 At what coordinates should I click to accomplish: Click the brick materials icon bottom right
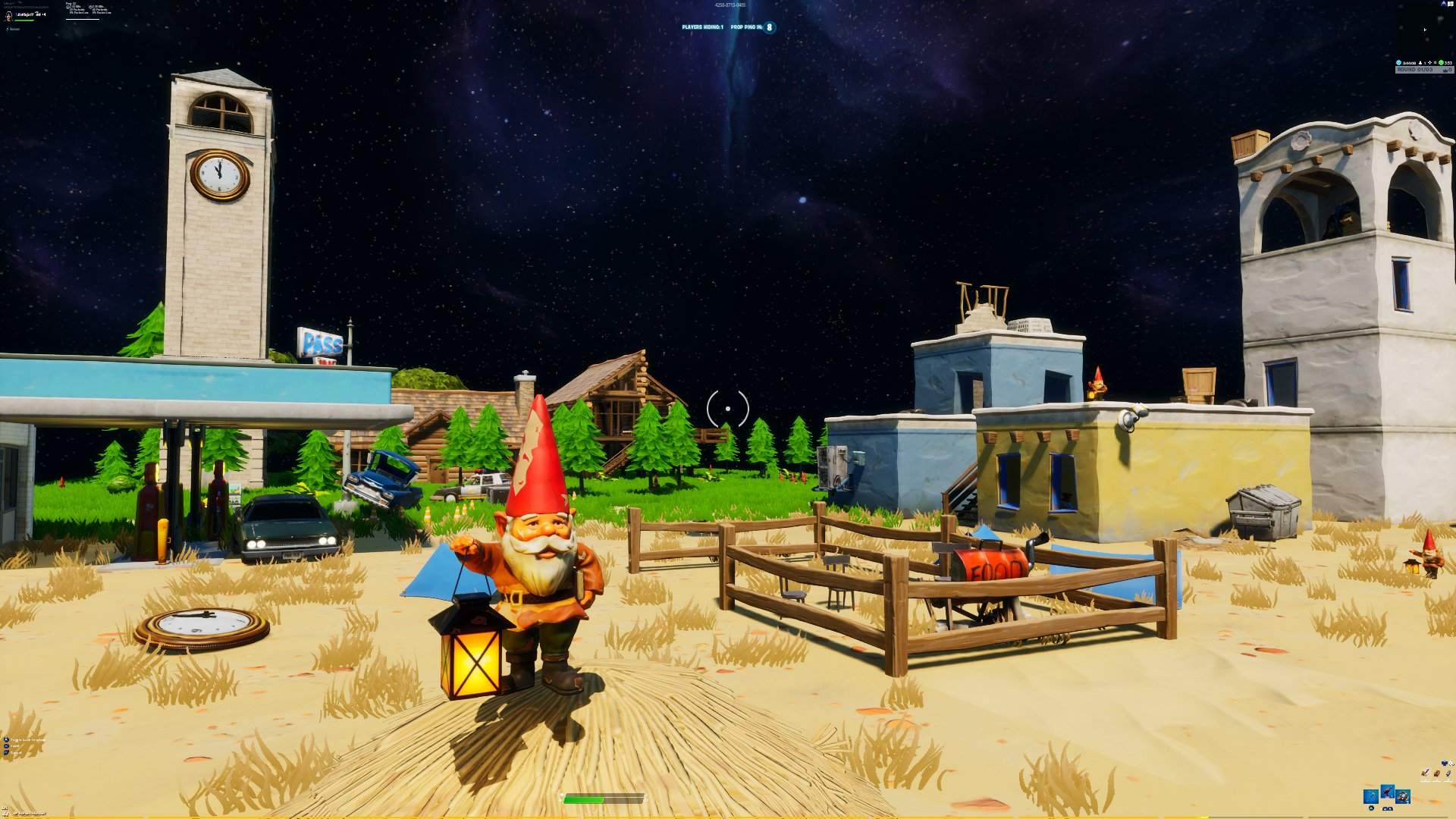1437,773
